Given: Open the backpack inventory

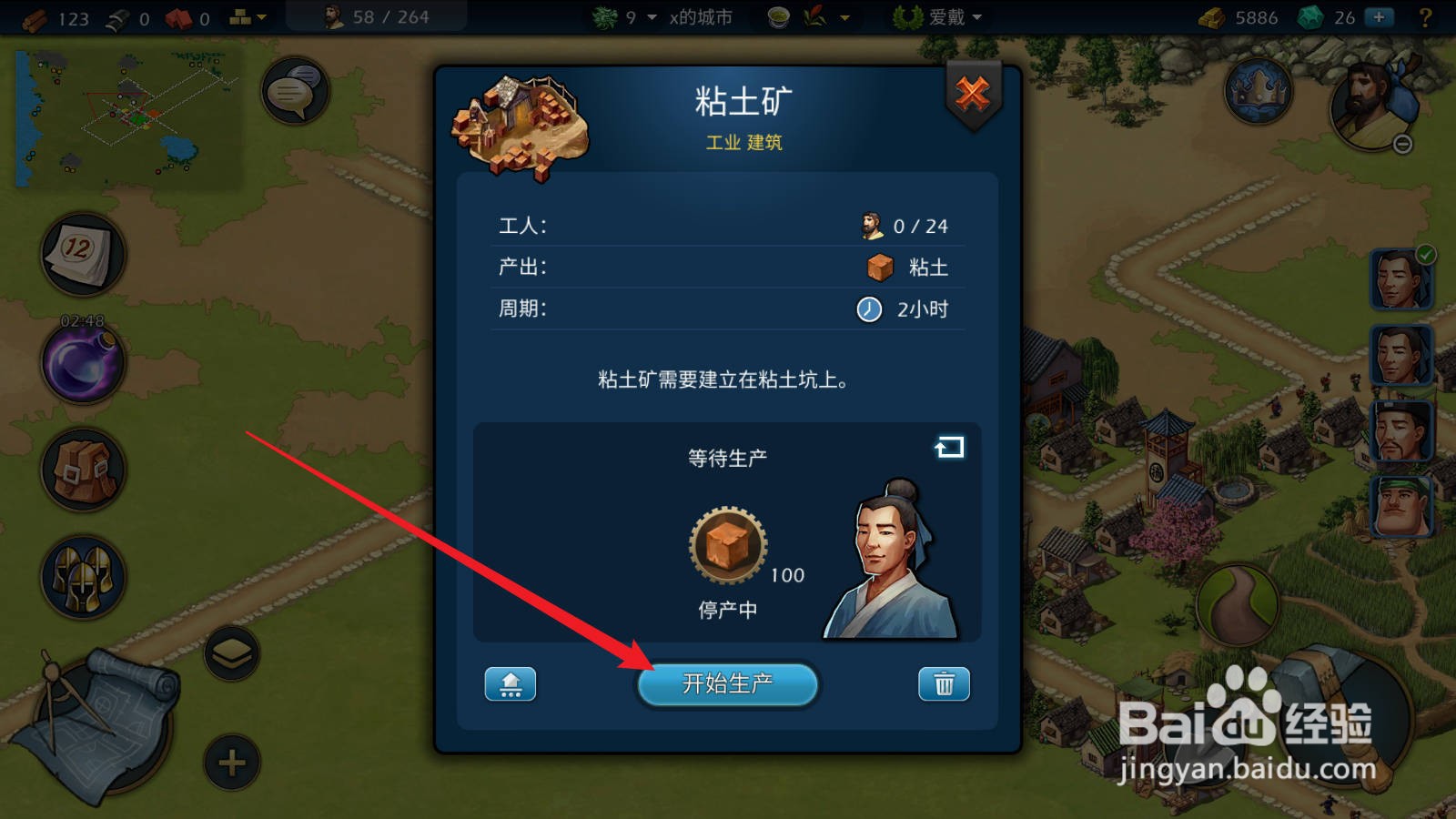Looking at the screenshot, I should point(82,471).
